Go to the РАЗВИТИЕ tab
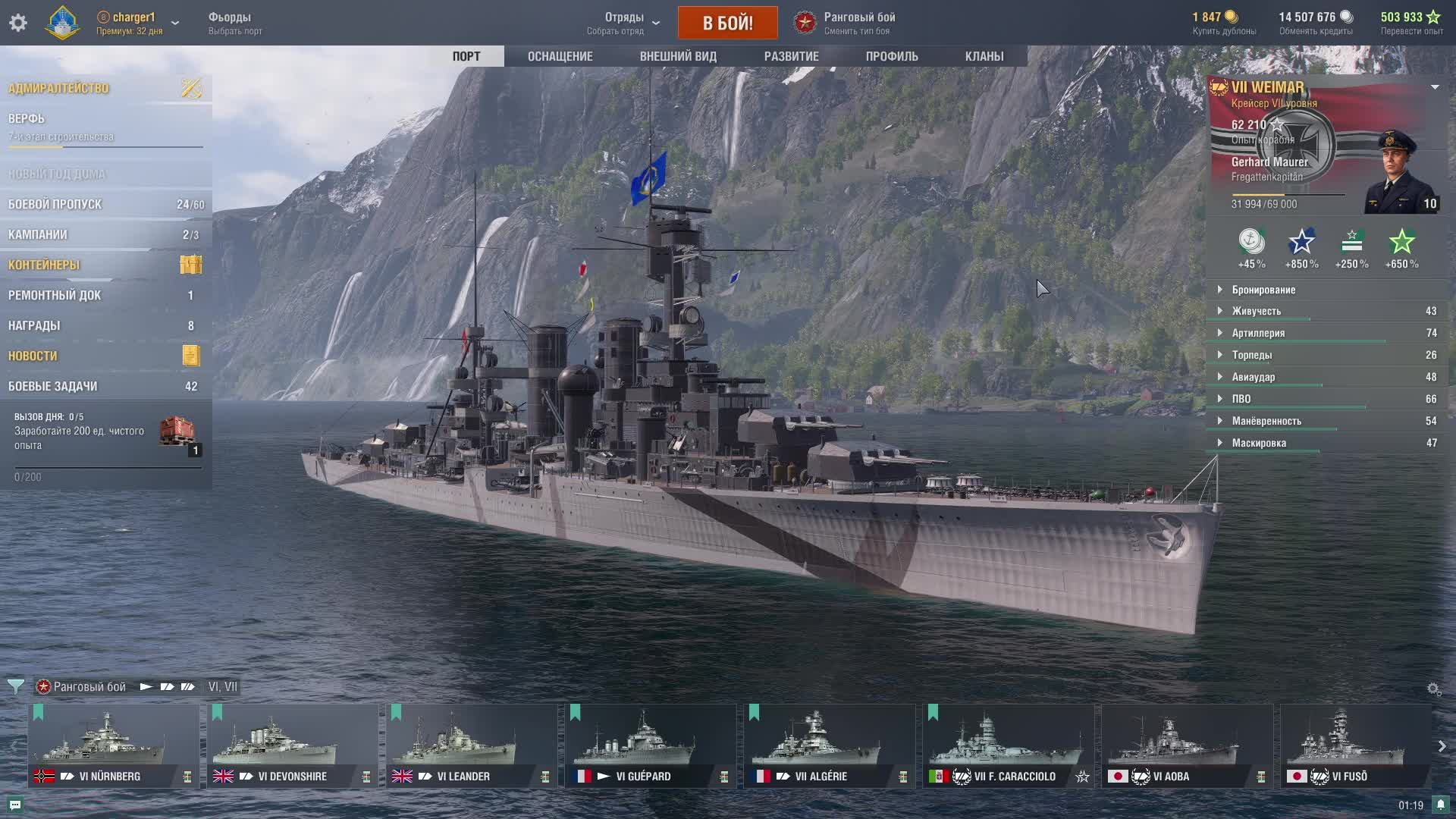The width and height of the screenshot is (1456, 819). 791,56
